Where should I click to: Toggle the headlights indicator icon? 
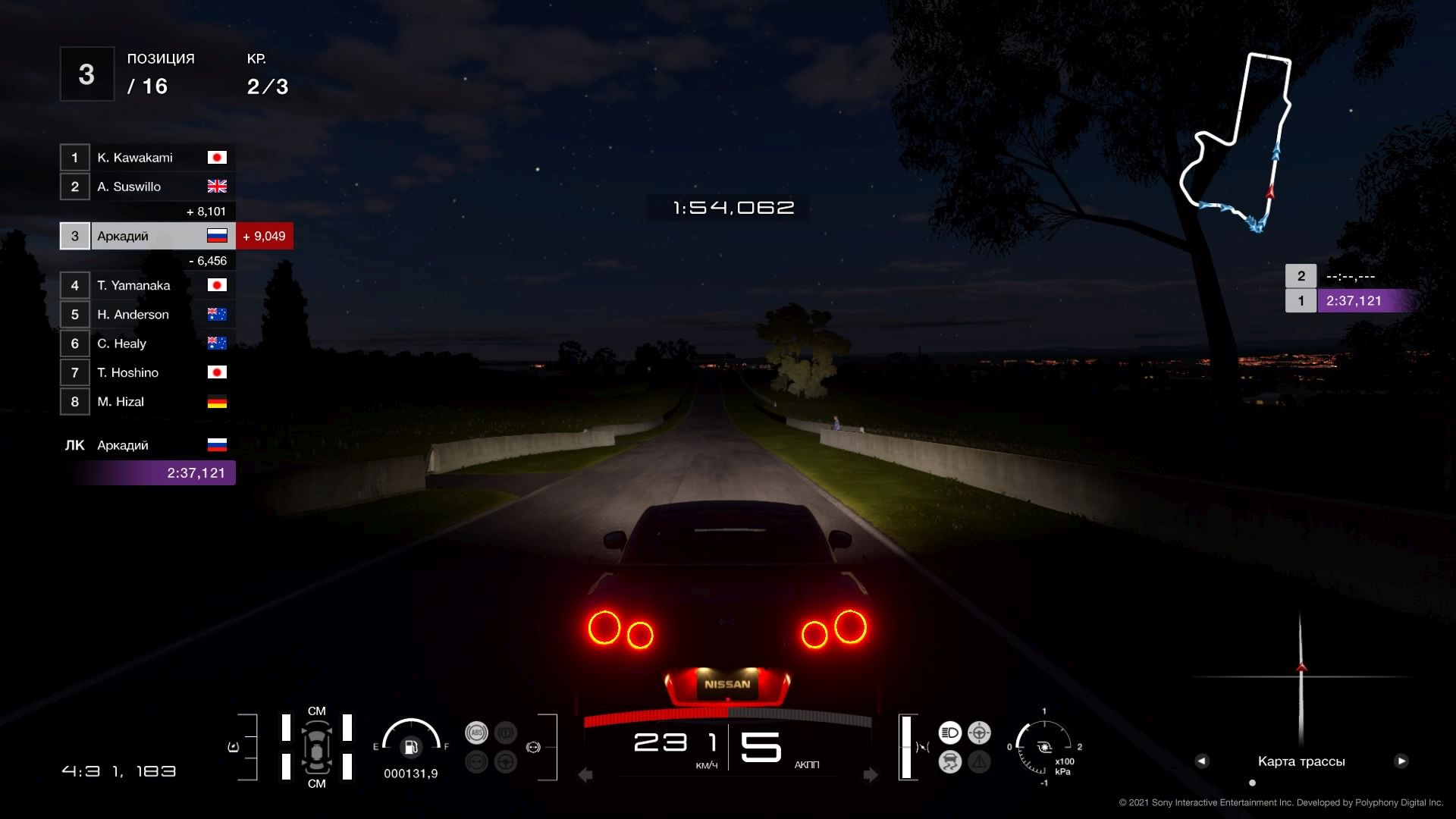tap(949, 733)
